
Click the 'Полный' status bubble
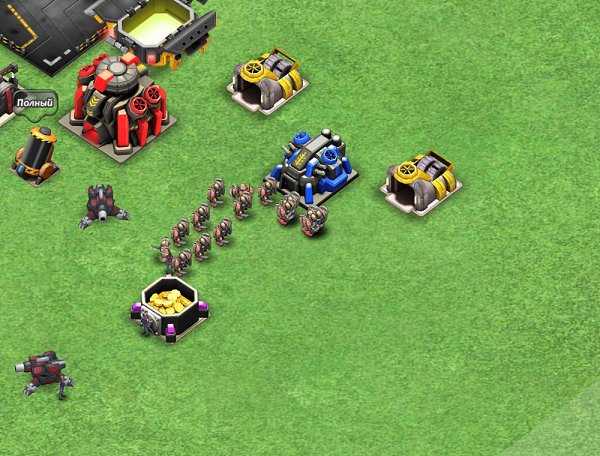34,103
